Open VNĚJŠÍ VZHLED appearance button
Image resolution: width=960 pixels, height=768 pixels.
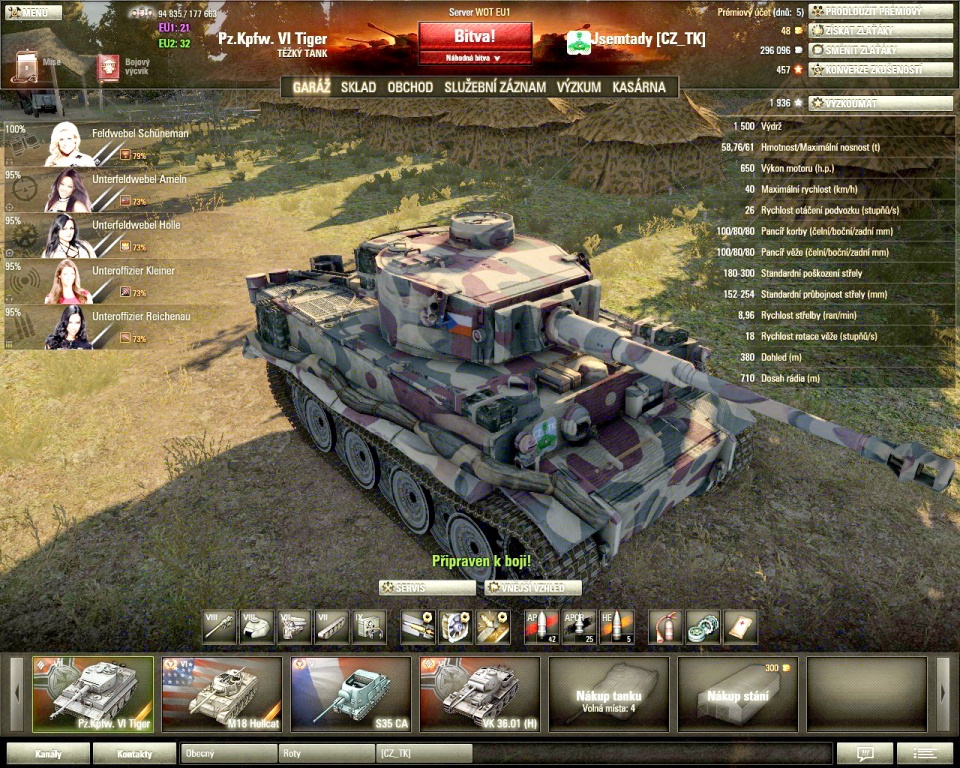tap(533, 588)
